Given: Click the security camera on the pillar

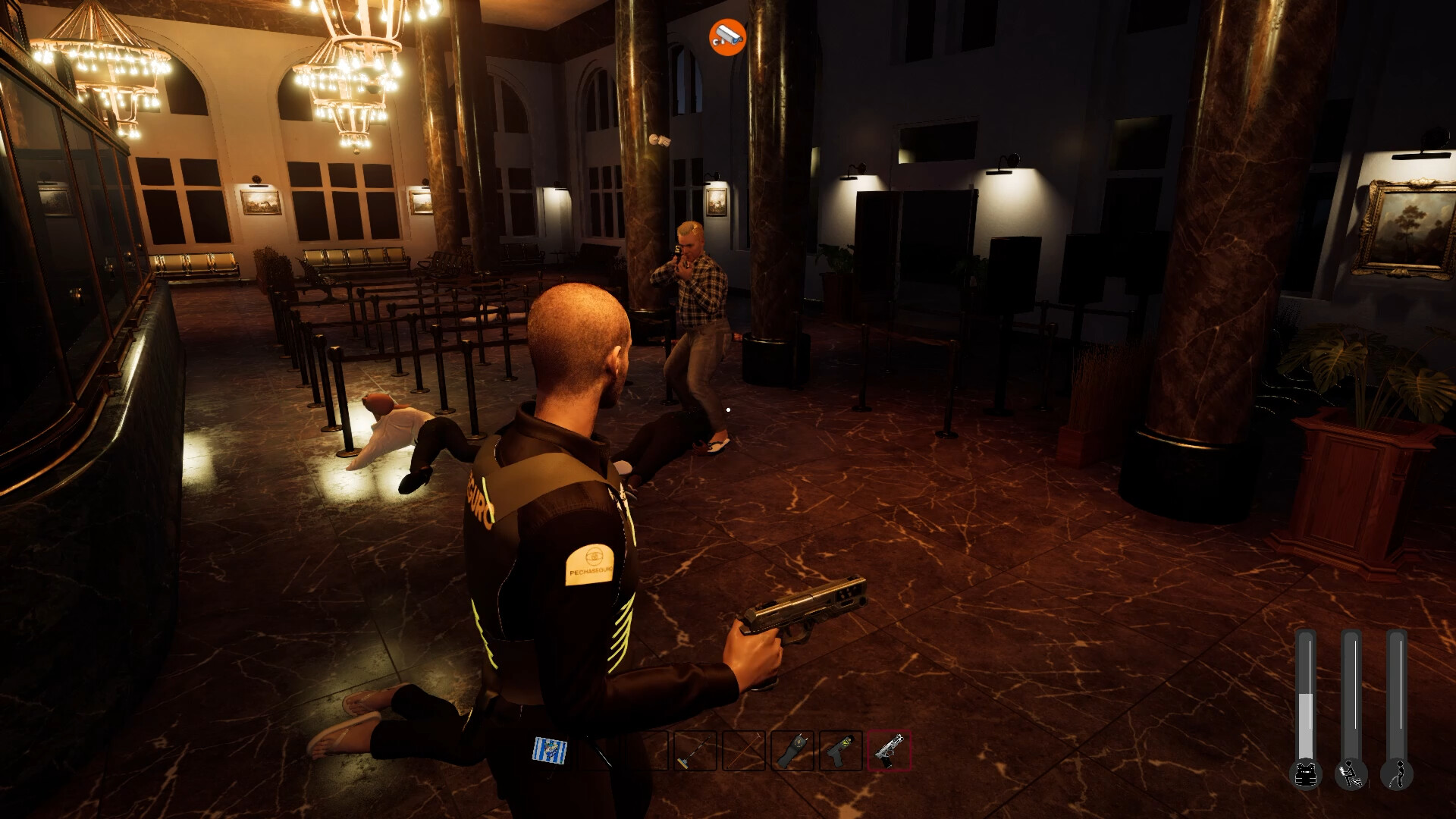Looking at the screenshot, I should click(x=659, y=140).
